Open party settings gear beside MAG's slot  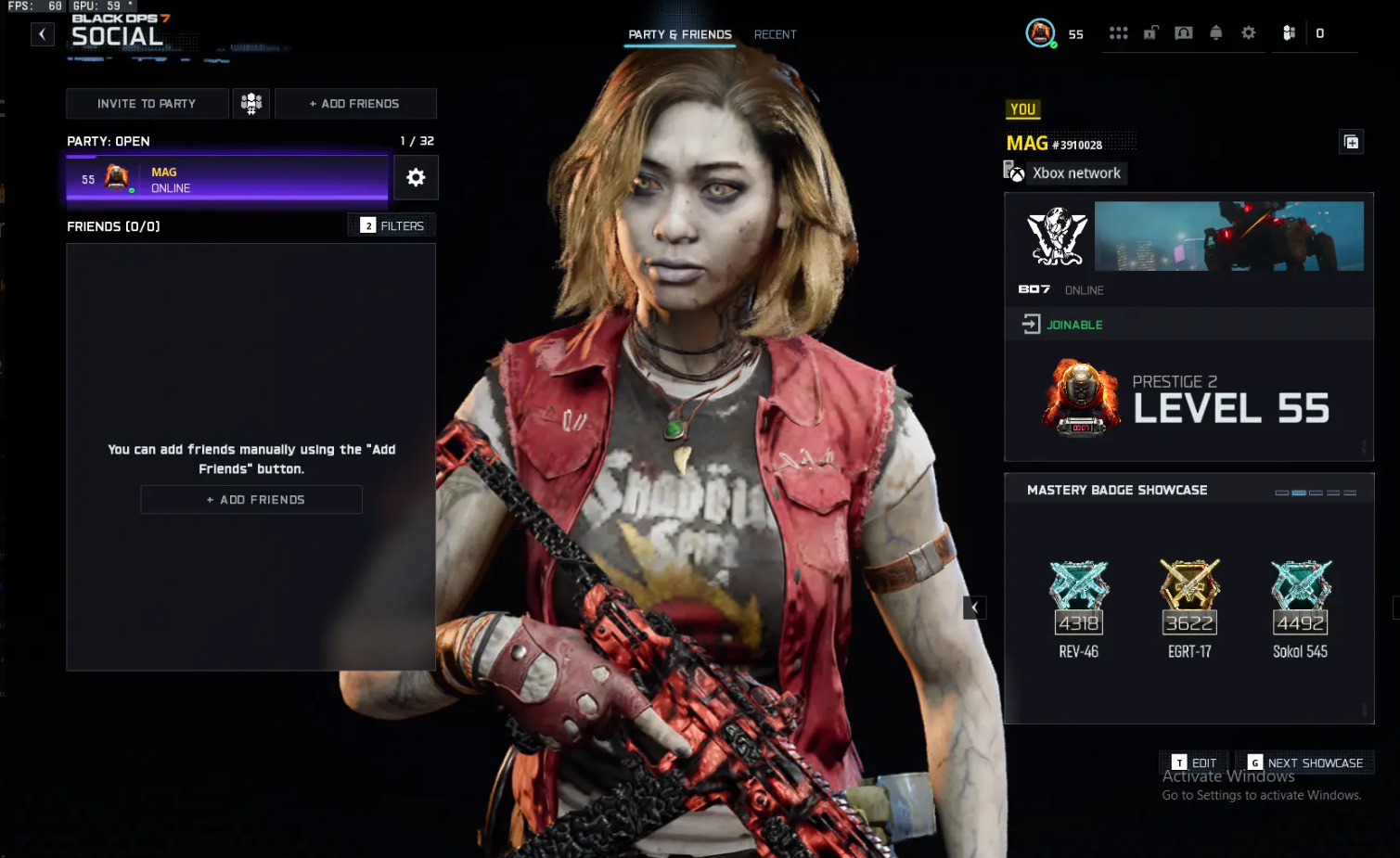(416, 177)
